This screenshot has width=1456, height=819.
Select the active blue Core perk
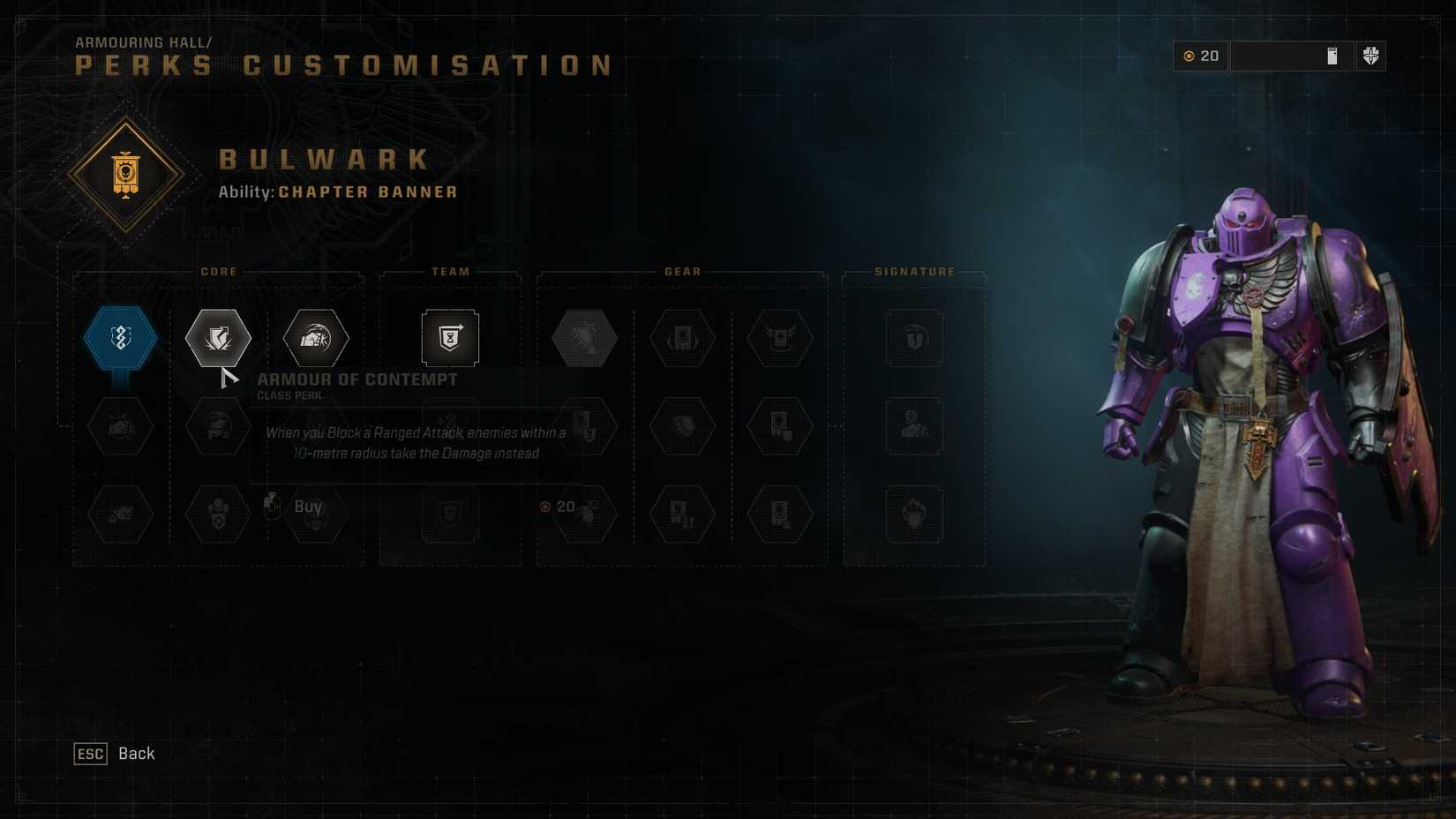click(x=120, y=337)
